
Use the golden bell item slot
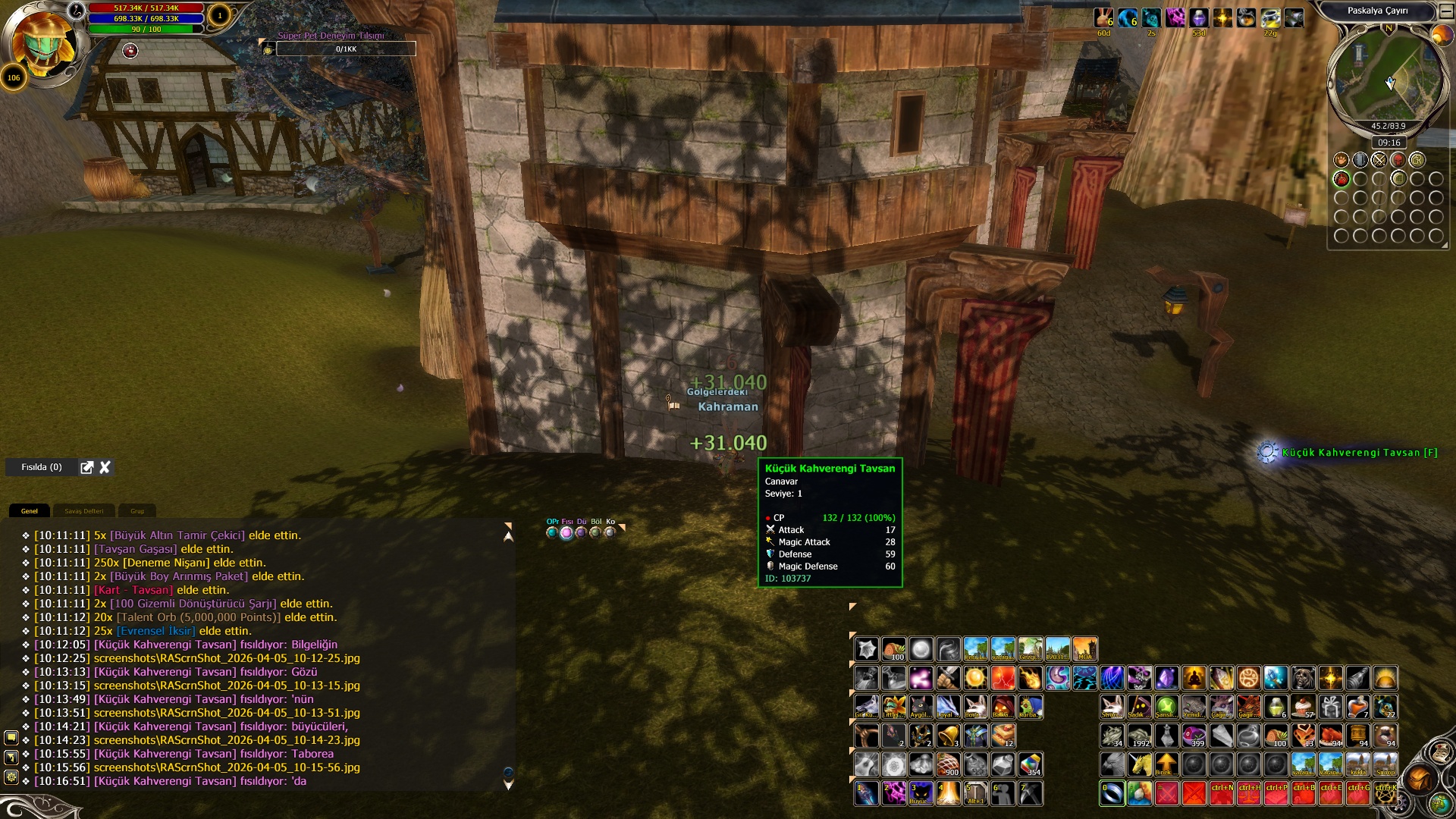click(x=948, y=735)
